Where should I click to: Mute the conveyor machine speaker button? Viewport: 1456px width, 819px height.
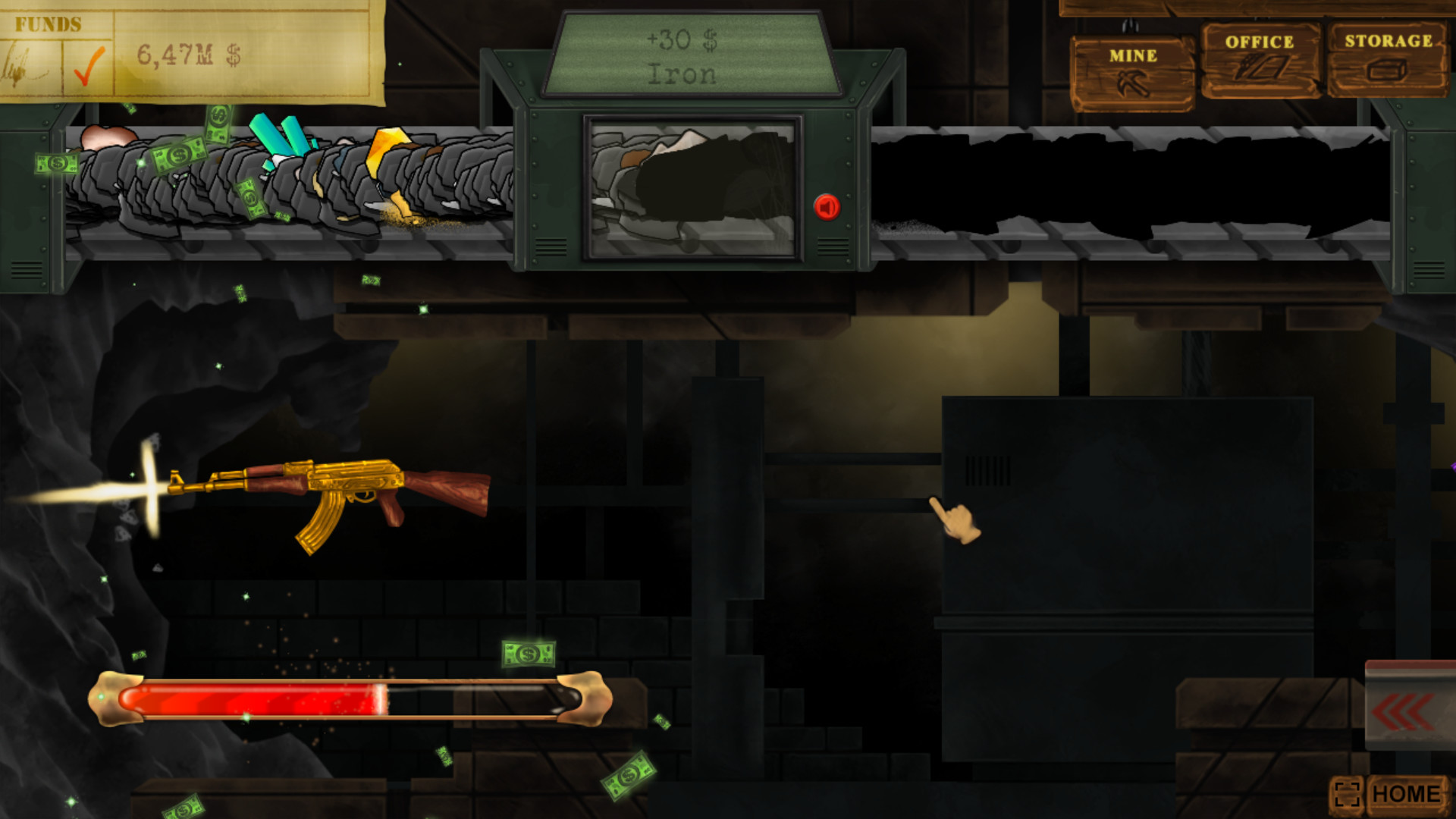827,205
